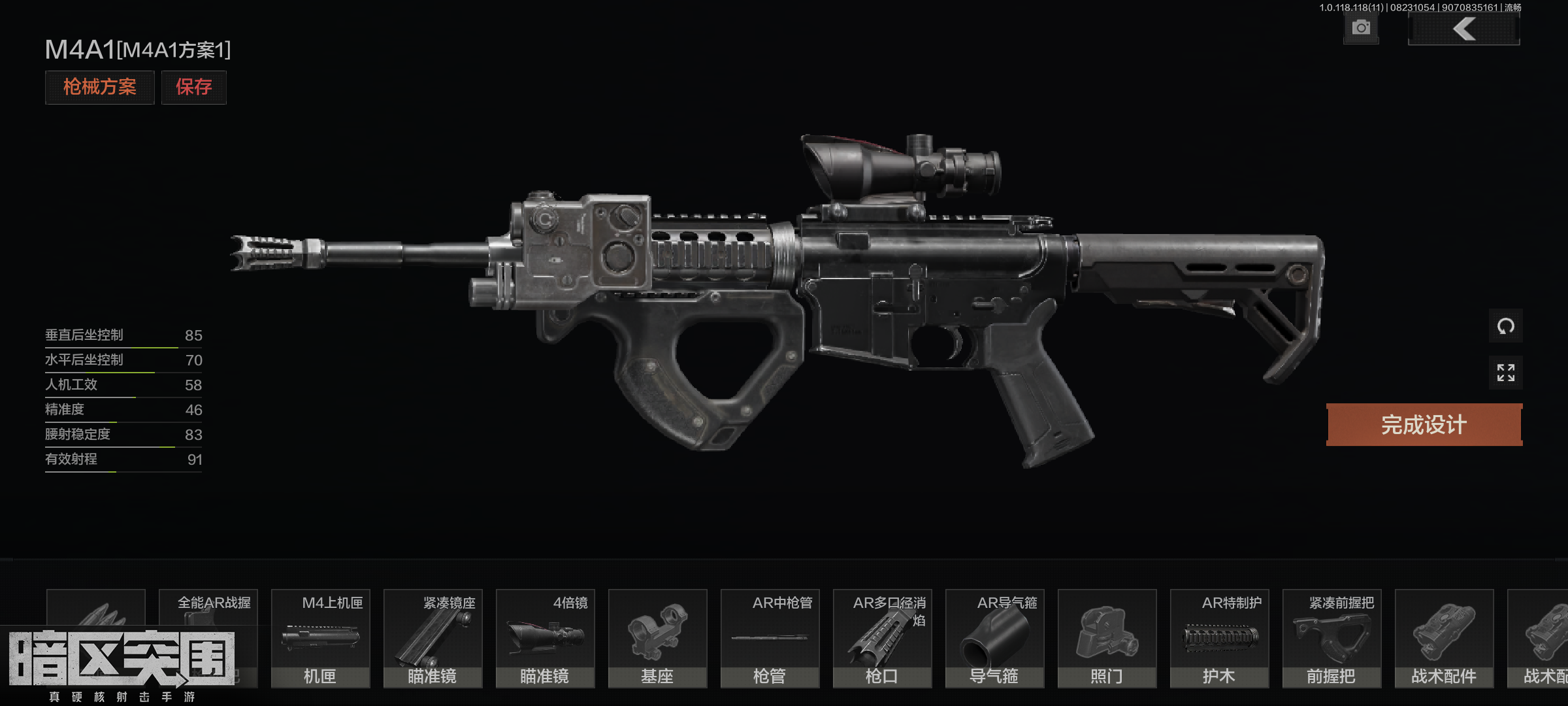Choose the AR多口径消焰 muzzle slot

point(882,638)
